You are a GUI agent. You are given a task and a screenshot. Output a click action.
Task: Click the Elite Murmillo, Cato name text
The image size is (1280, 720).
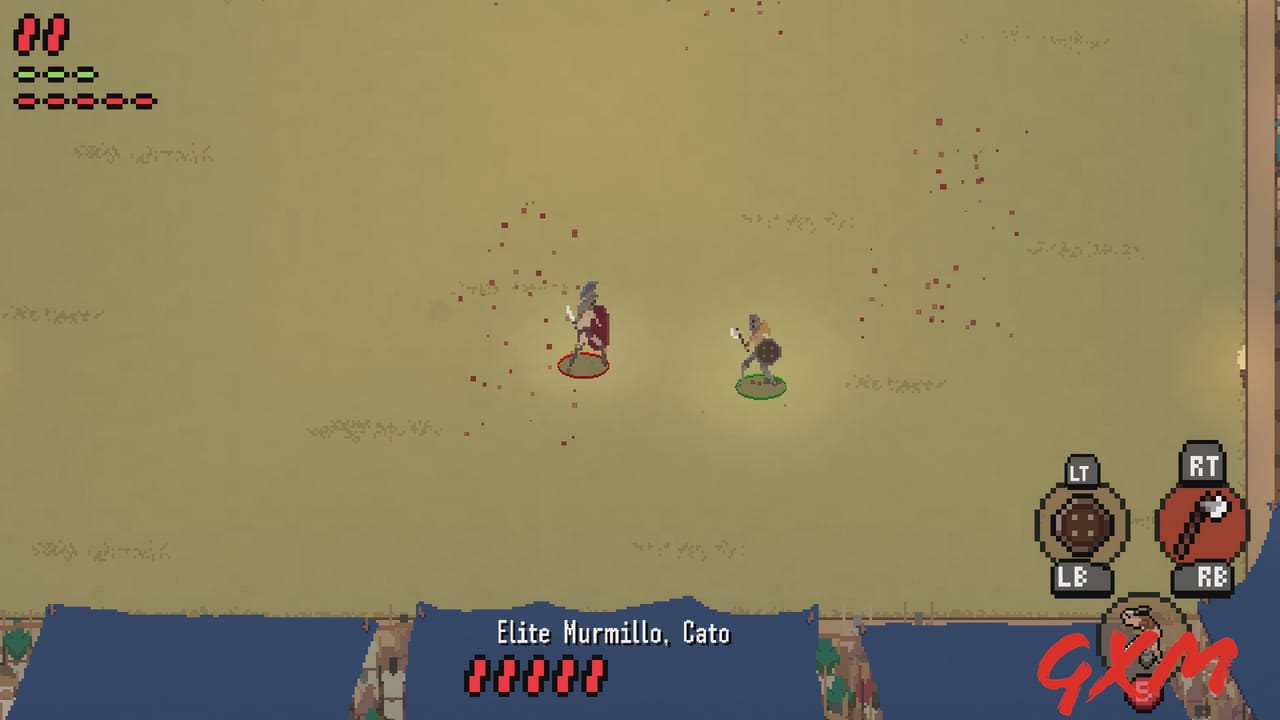click(613, 633)
